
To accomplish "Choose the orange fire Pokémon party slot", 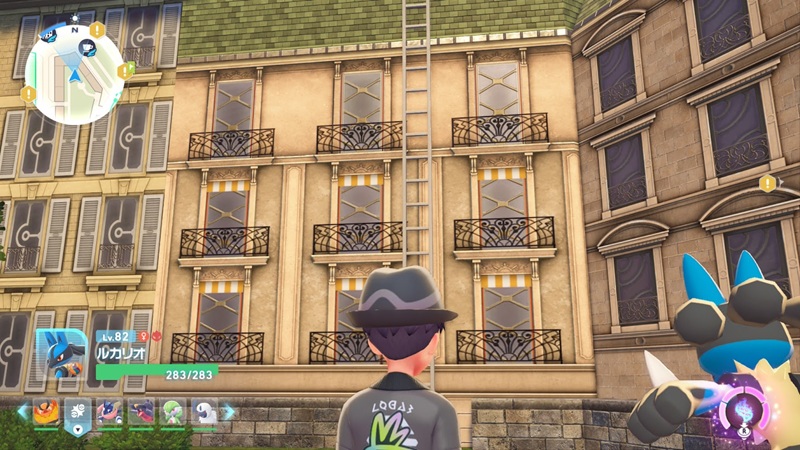I will [x=44, y=412].
